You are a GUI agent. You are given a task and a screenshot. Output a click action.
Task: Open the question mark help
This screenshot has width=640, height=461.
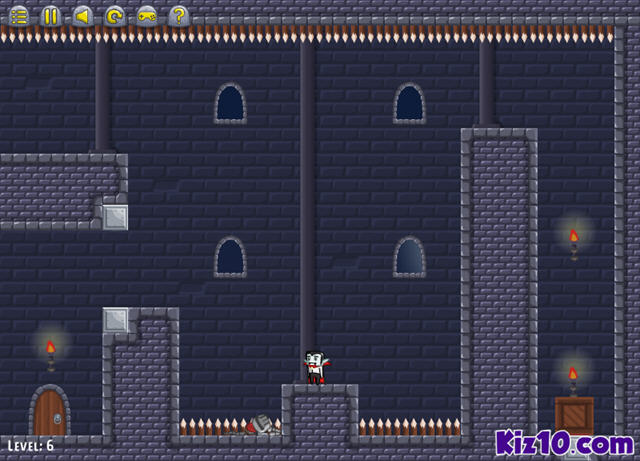click(179, 15)
